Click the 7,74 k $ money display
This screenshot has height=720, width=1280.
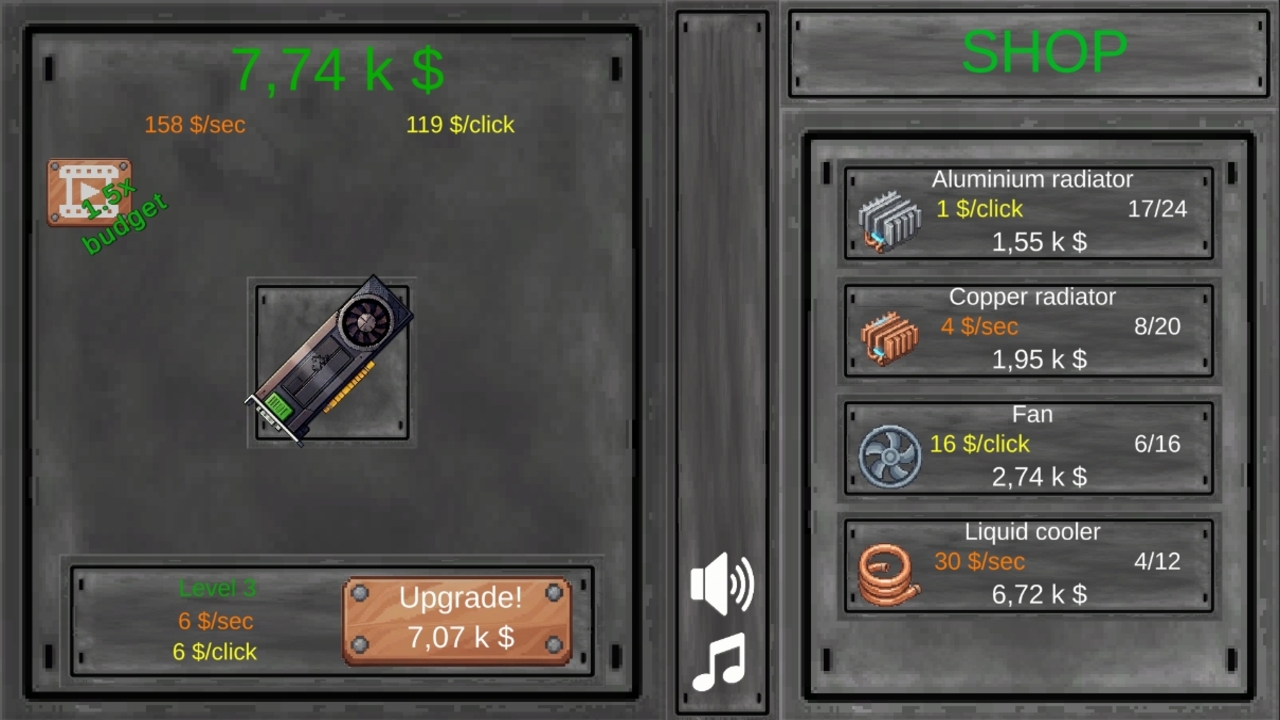point(338,69)
